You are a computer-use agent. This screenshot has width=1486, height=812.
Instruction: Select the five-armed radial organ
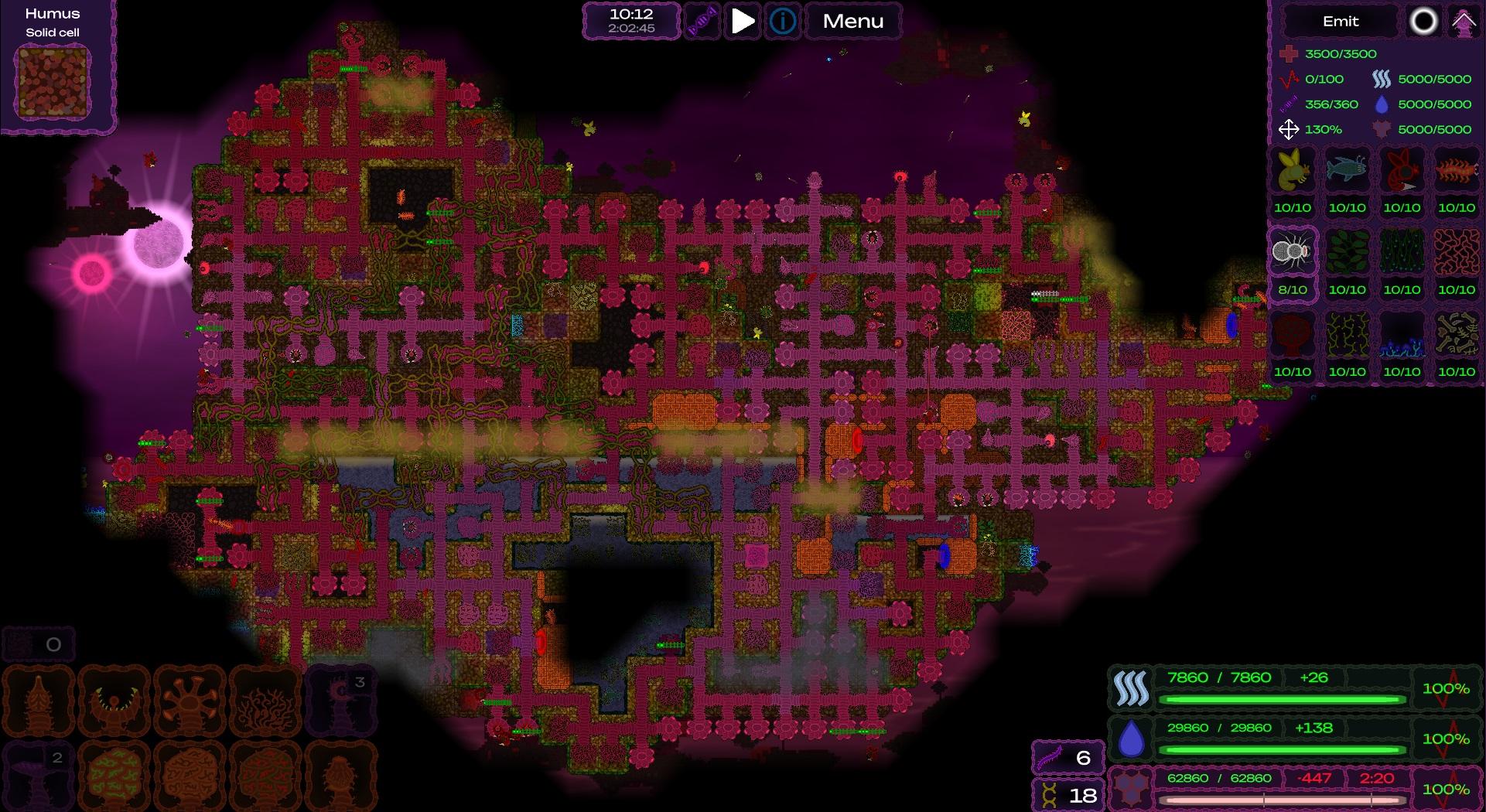[x=190, y=701]
